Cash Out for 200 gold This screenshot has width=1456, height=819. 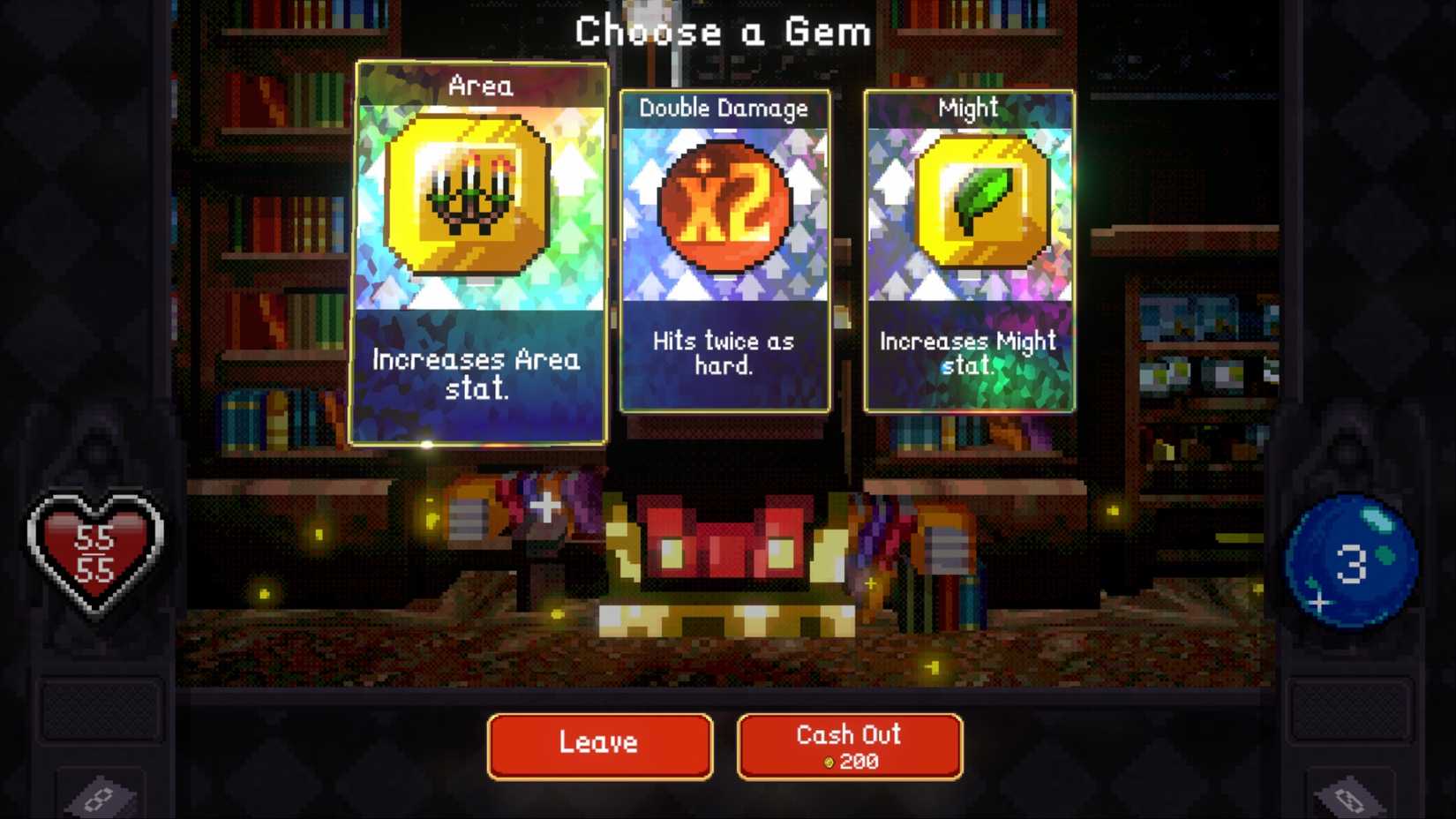[x=847, y=746]
